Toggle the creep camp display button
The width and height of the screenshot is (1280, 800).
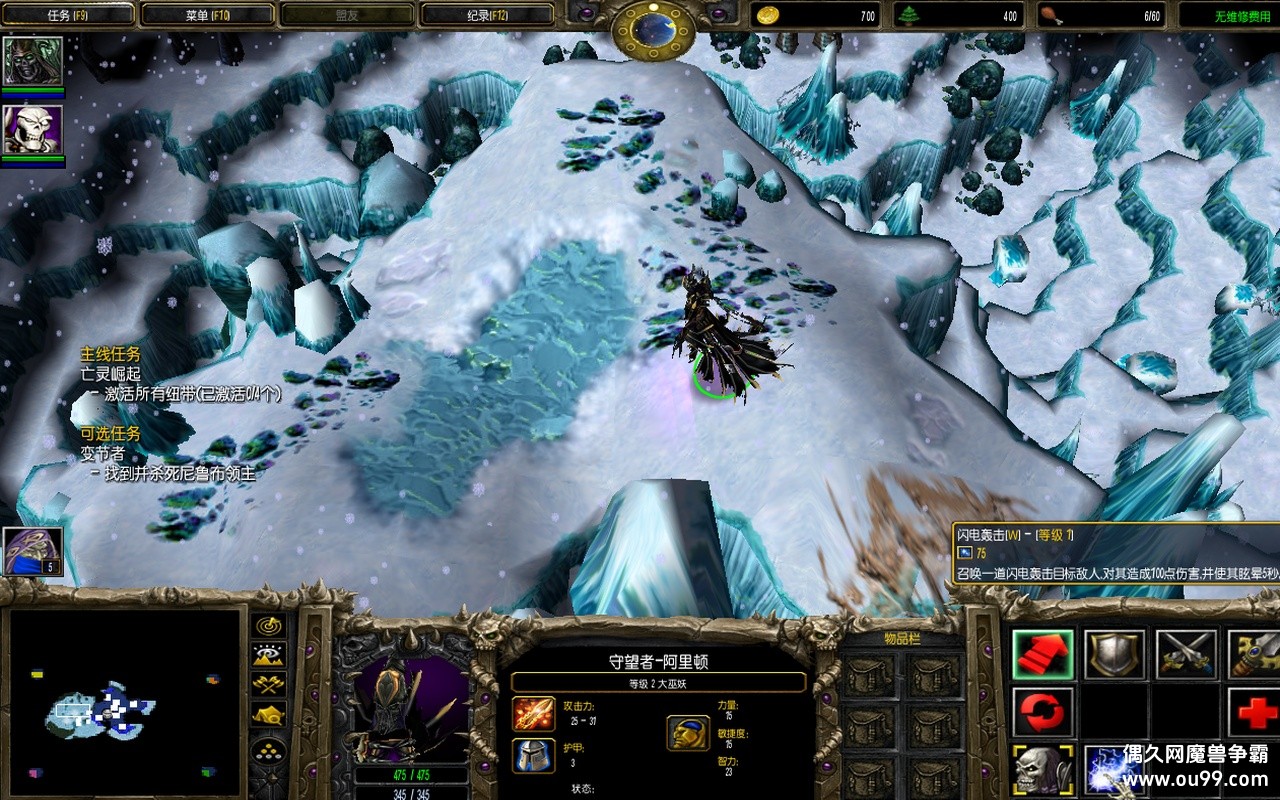[269, 715]
